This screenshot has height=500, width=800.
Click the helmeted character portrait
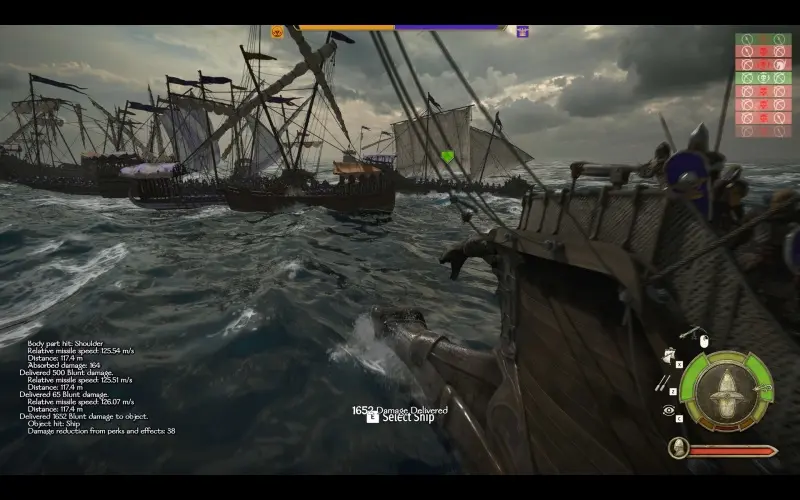point(679,449)
